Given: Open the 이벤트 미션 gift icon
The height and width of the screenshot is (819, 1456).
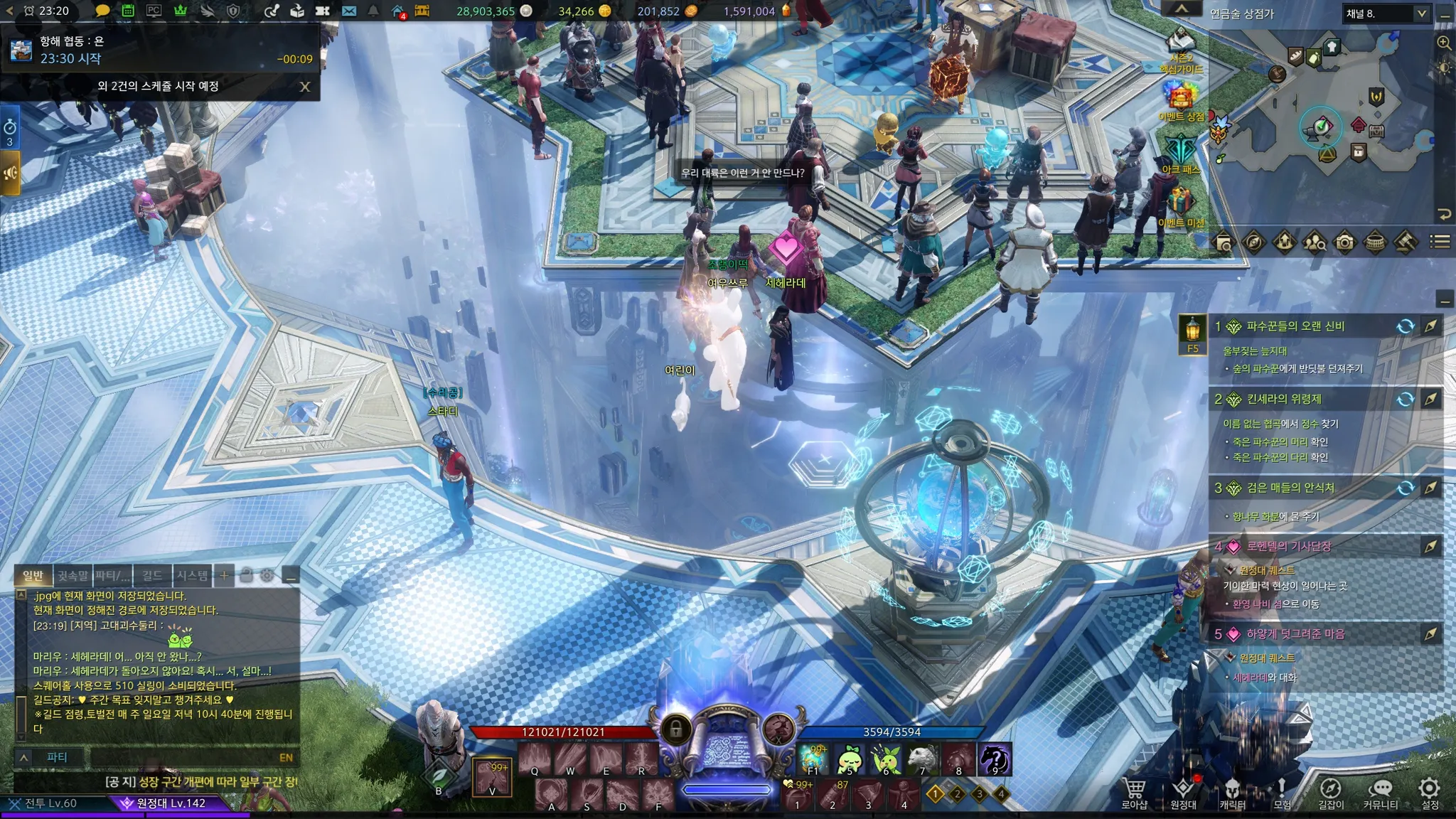Looking at the screenshot, I should [1180, 204].
